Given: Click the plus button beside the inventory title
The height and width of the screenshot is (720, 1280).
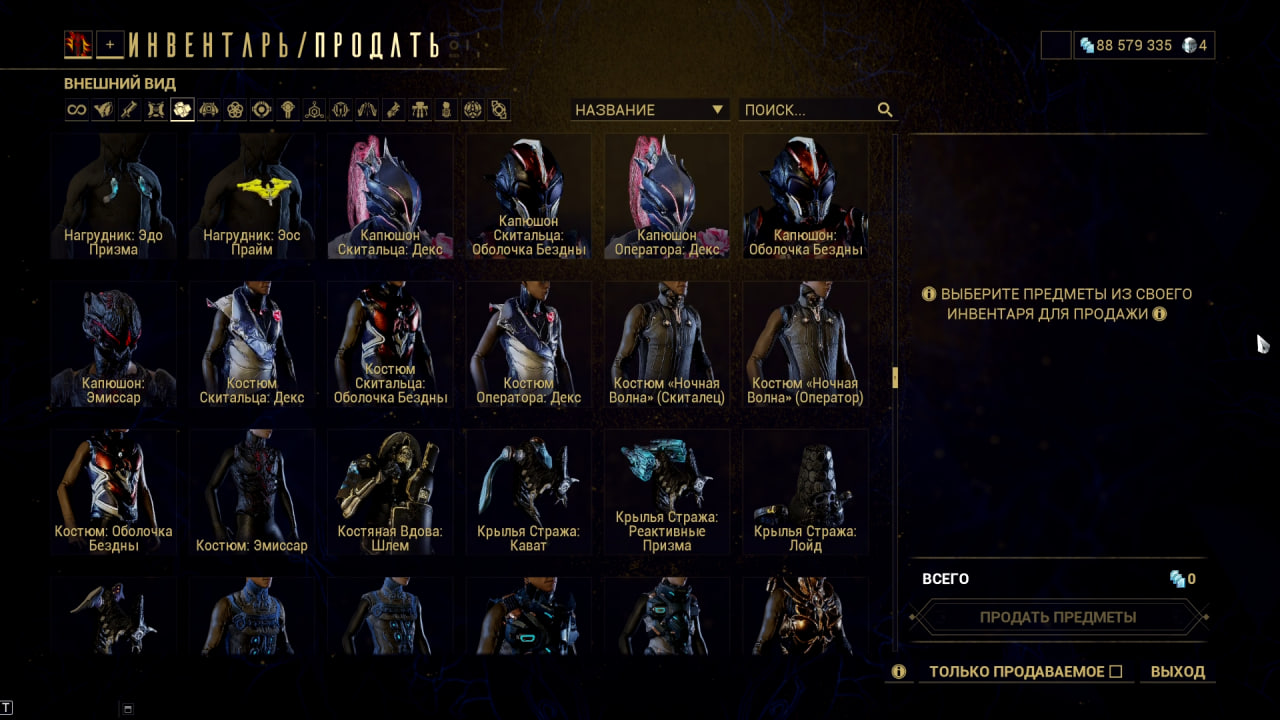Looking at the screenshot, I should pos(110,44).
